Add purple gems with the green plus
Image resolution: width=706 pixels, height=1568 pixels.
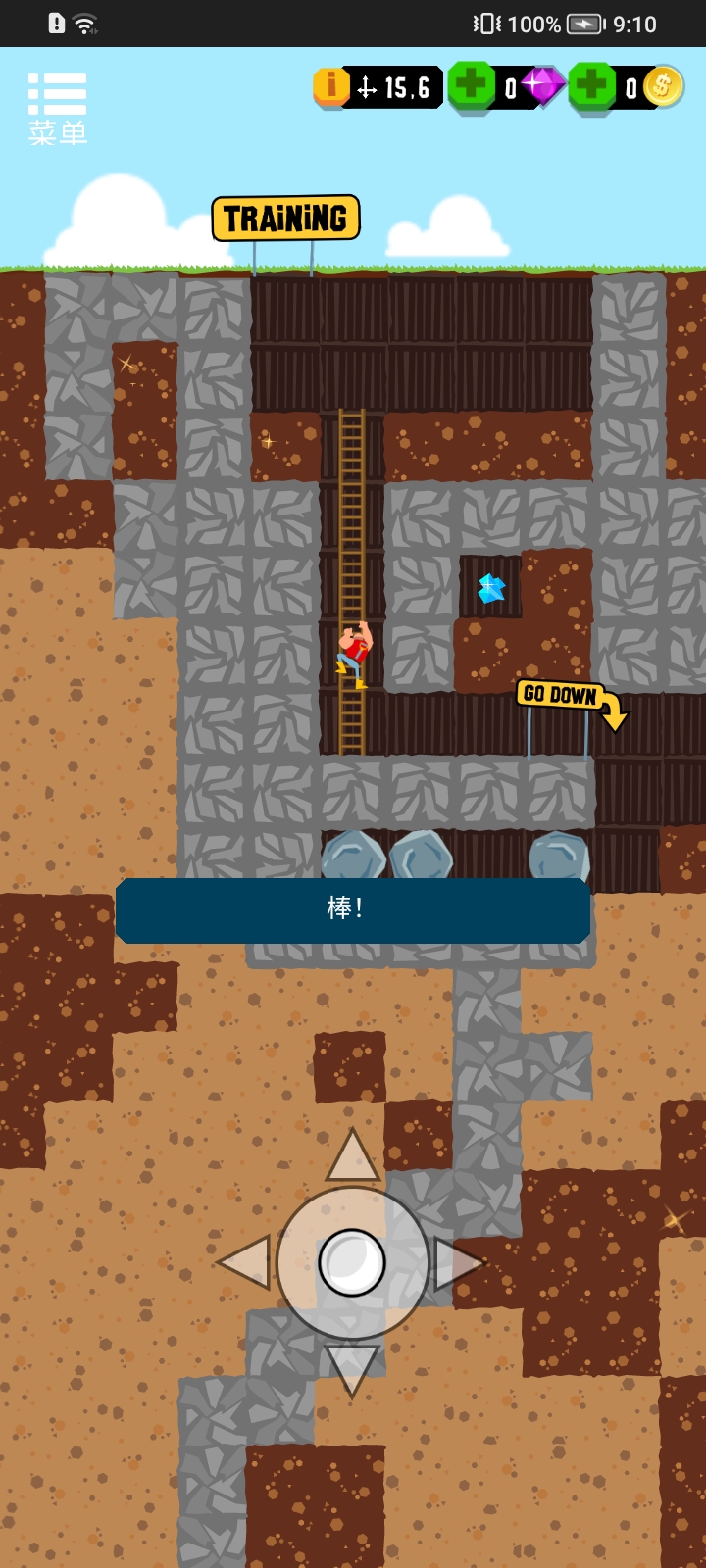[472, 85]
